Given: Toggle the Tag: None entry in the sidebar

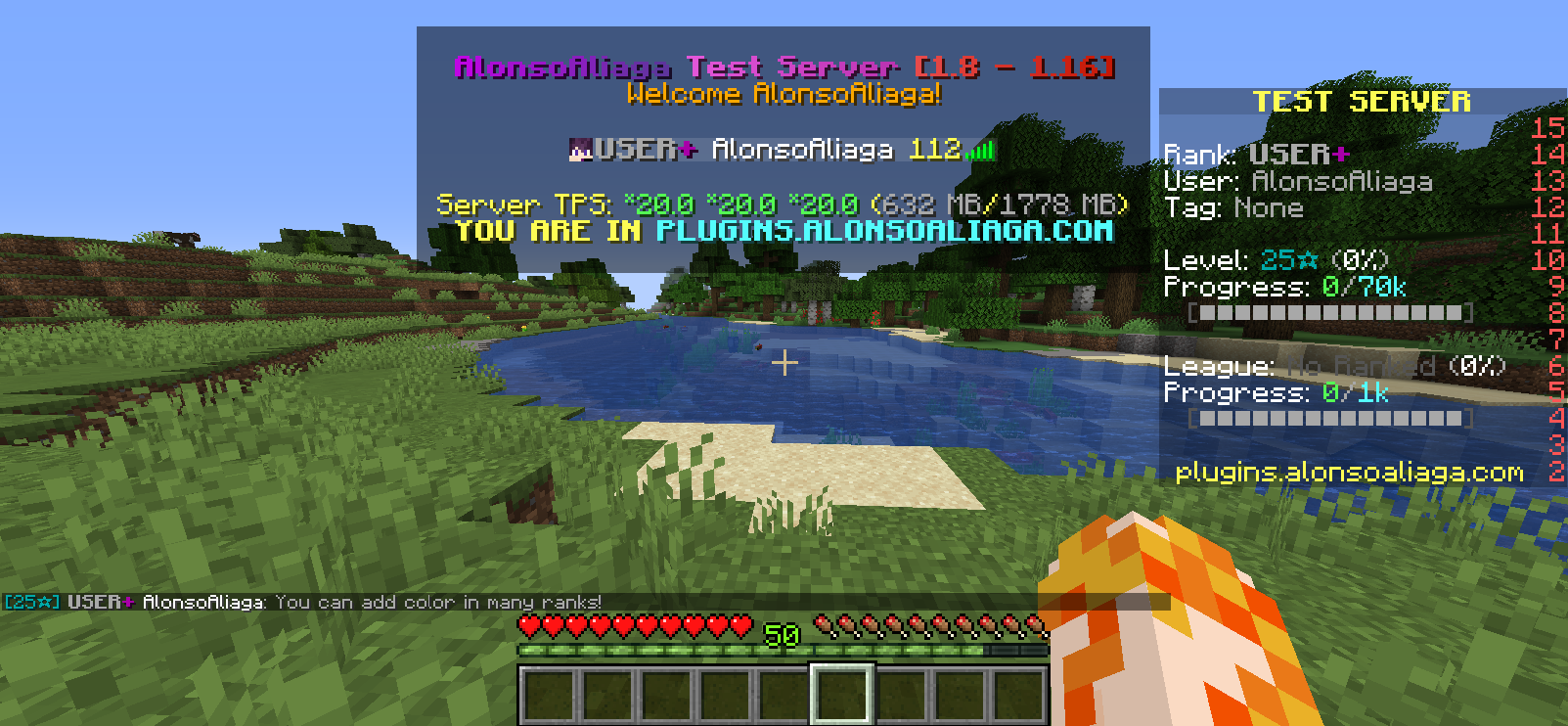Looking at the screenshot, I should click(x=1232, y=207).
